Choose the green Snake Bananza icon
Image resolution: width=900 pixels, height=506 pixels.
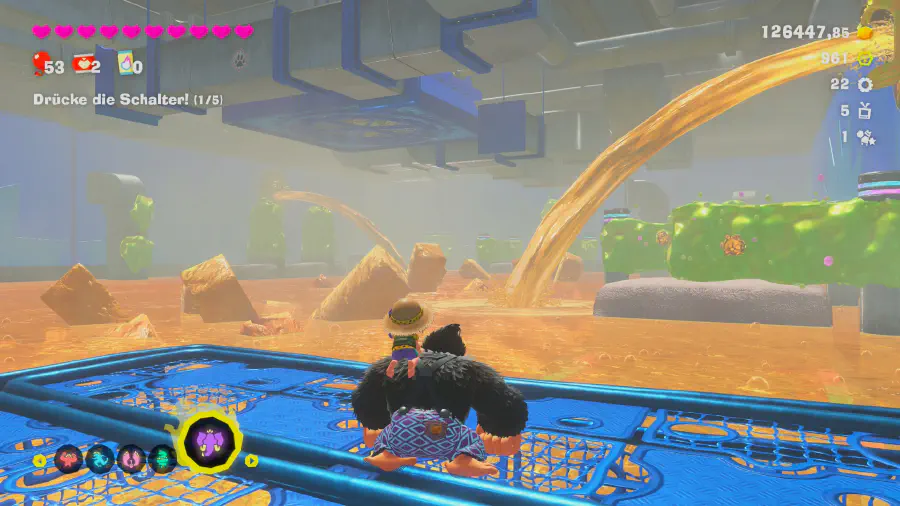(163, 459)
